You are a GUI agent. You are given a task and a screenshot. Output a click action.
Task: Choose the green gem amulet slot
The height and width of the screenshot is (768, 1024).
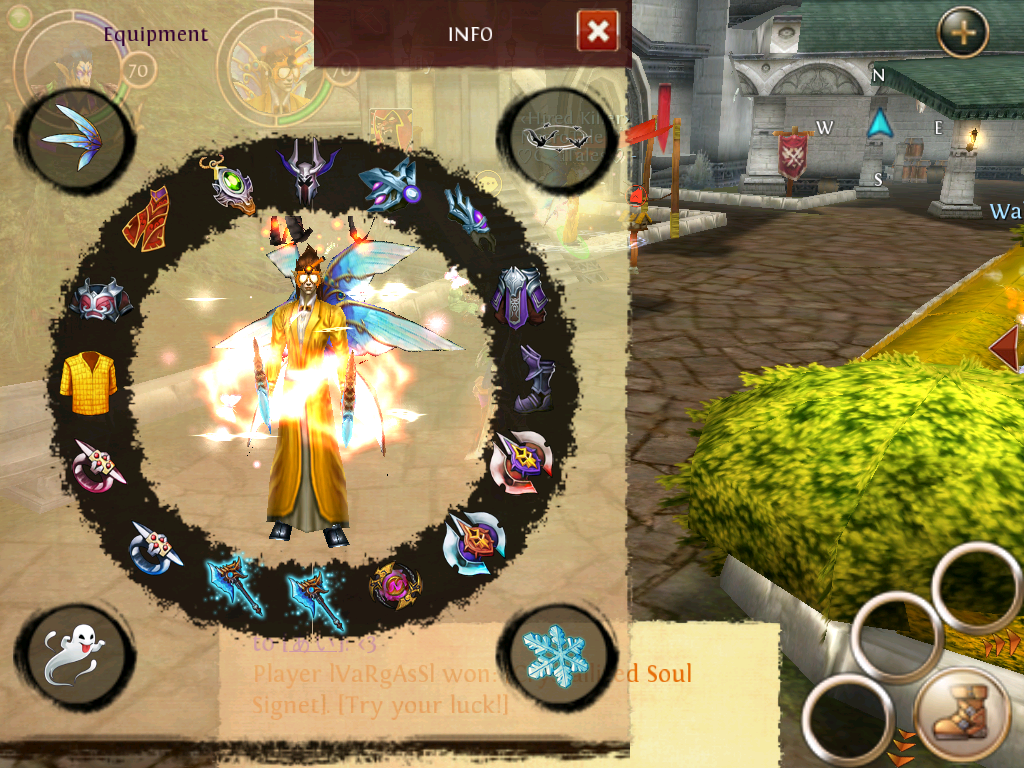[229, 185]
